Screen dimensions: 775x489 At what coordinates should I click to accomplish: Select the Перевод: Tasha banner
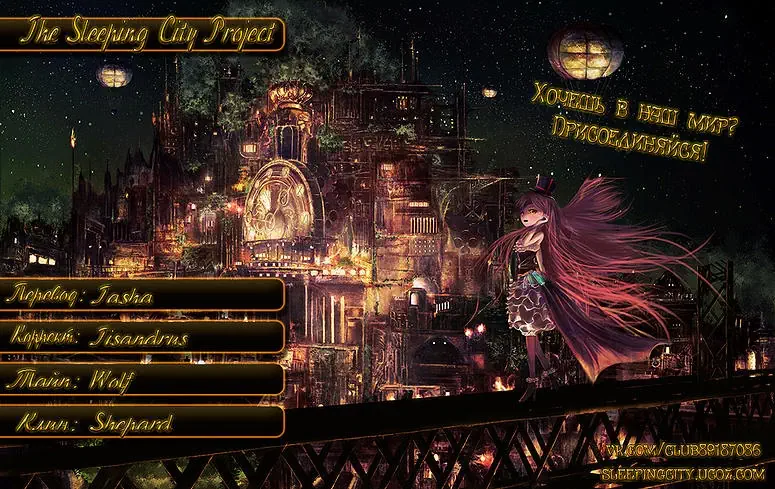142,295
